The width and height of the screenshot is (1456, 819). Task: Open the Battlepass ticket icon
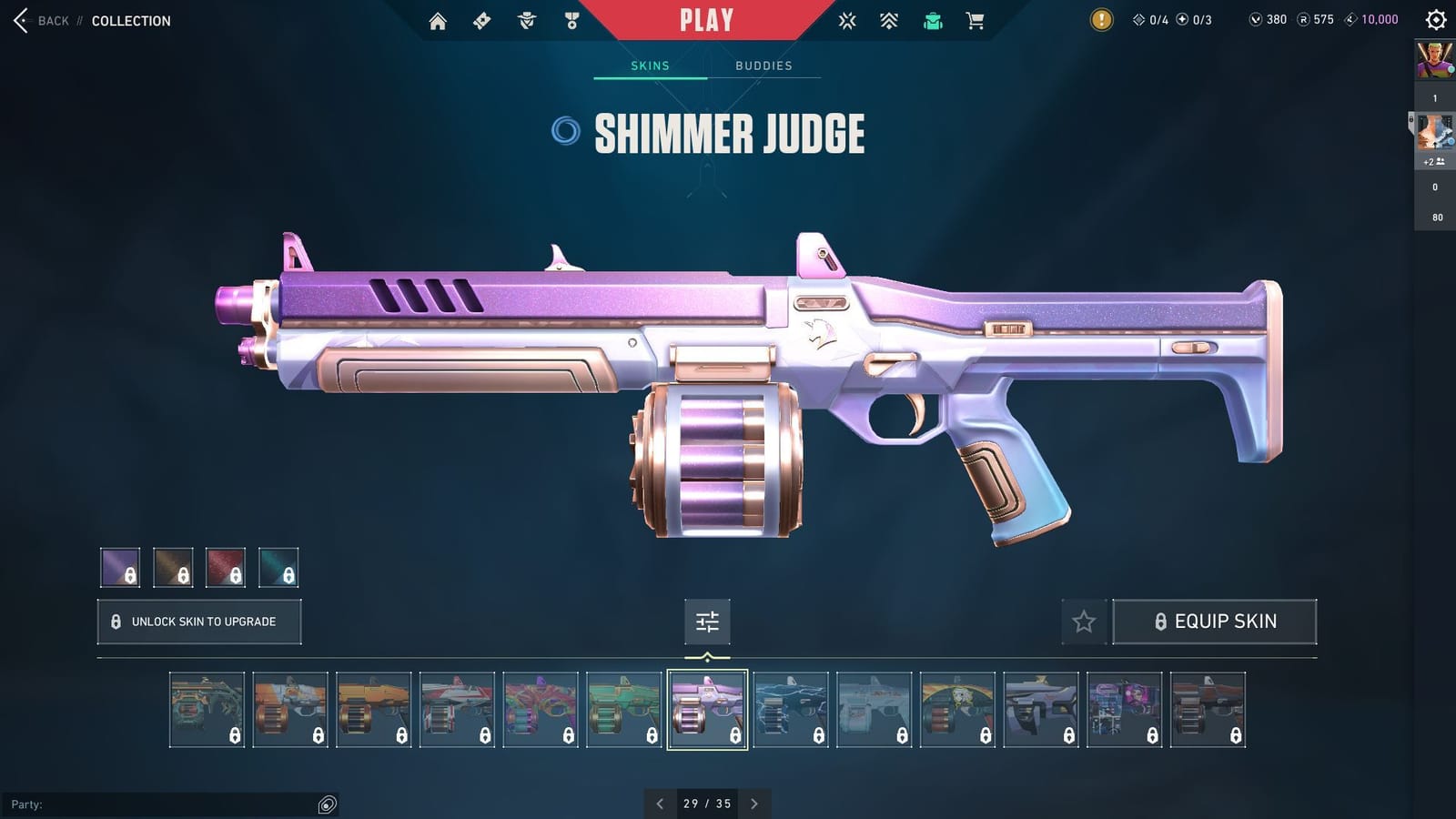[481, 20]
